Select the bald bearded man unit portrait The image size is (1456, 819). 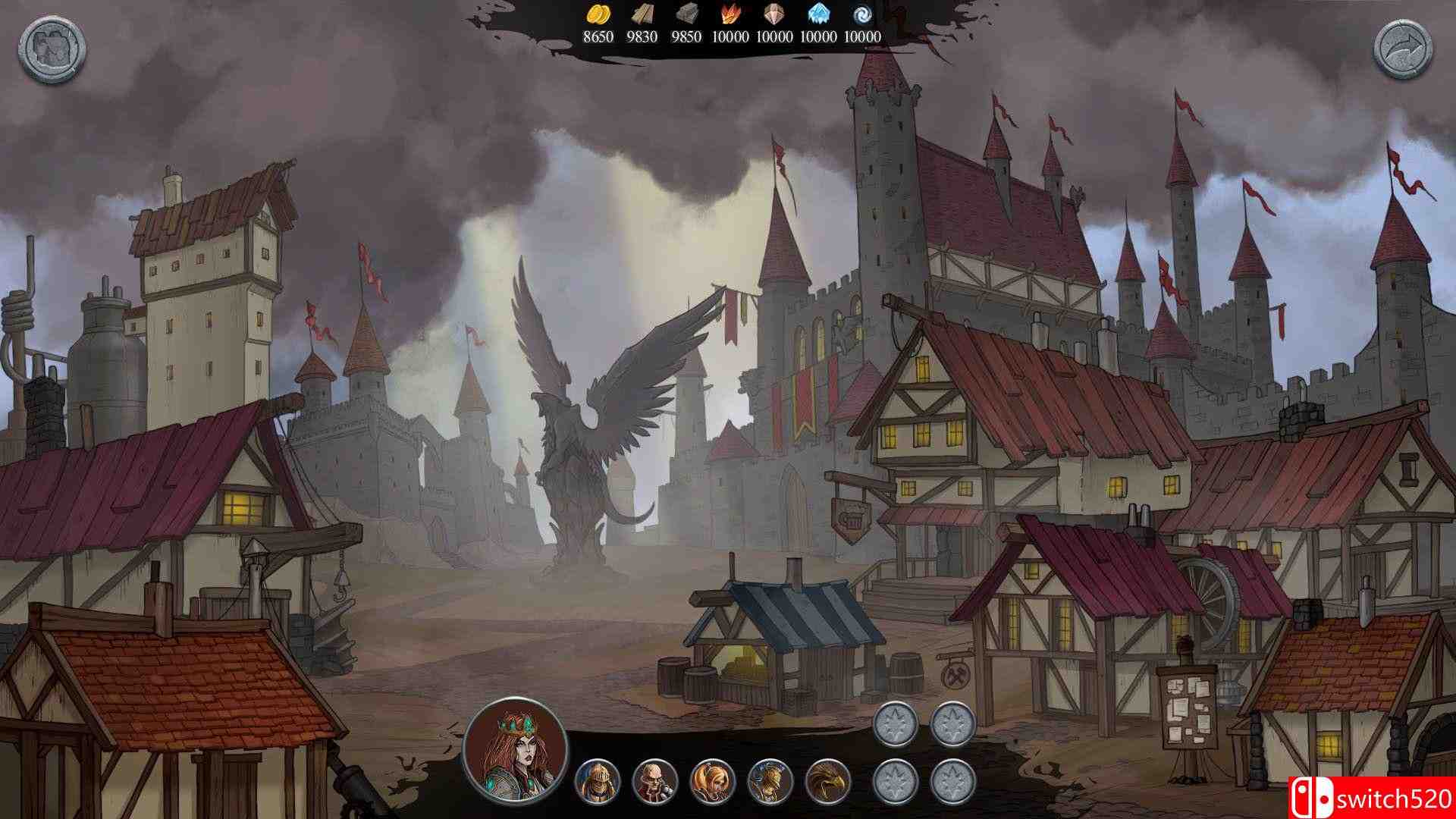(654, 782)
